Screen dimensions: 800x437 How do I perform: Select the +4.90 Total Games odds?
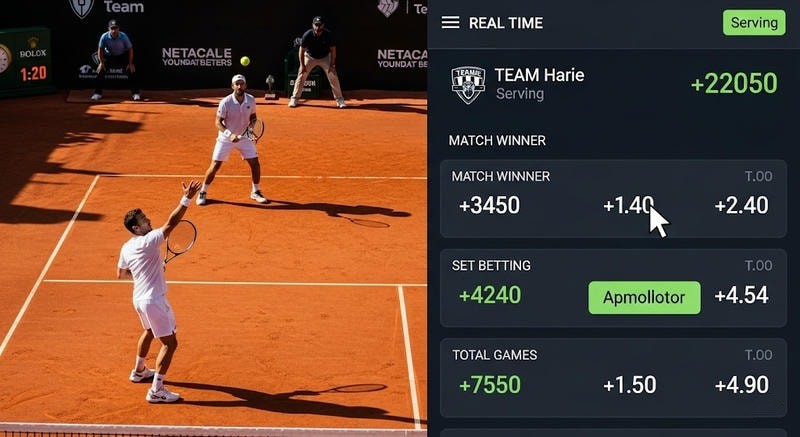click(x=741, y=385)
